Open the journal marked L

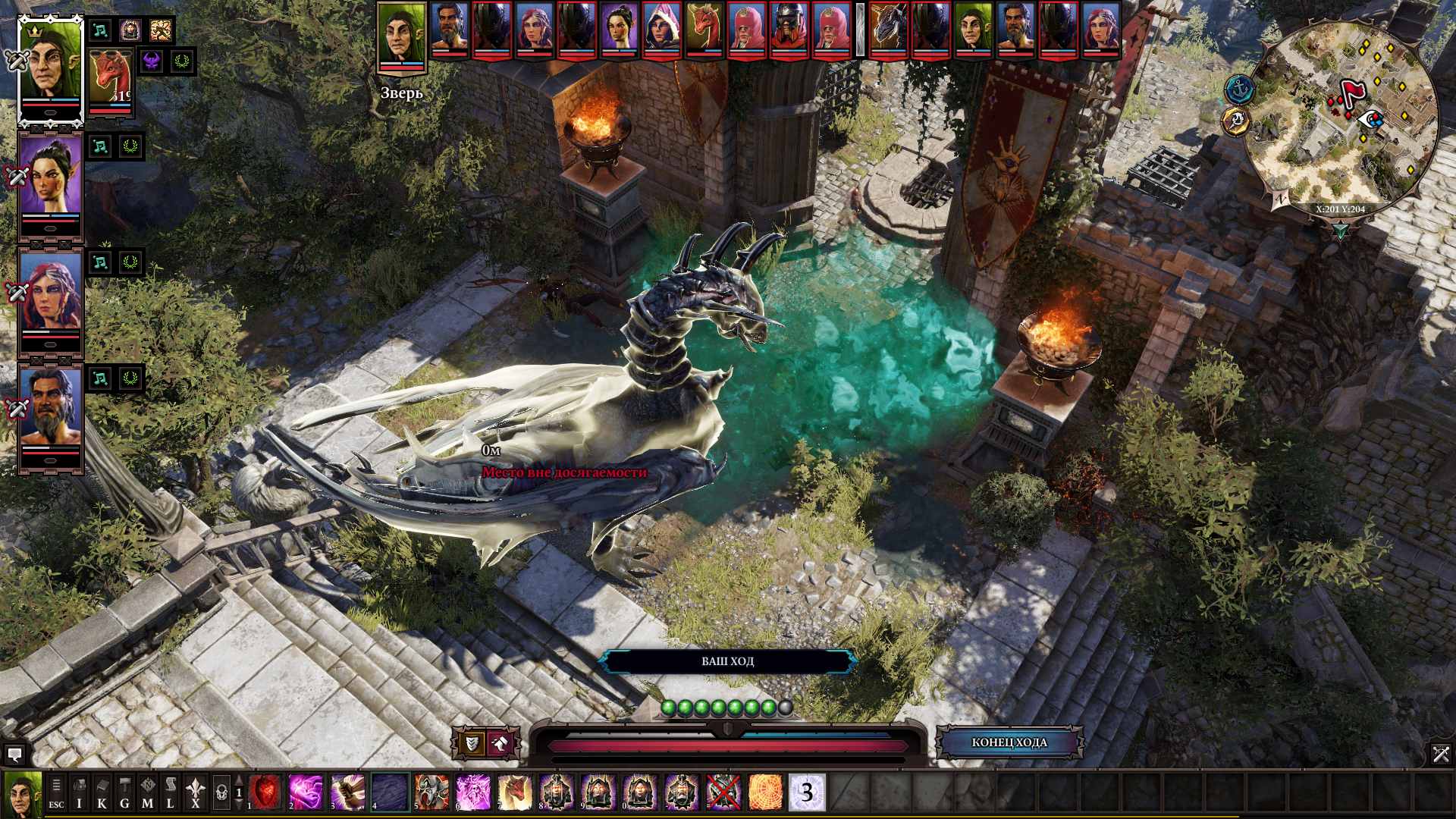[x=170, y=792]
